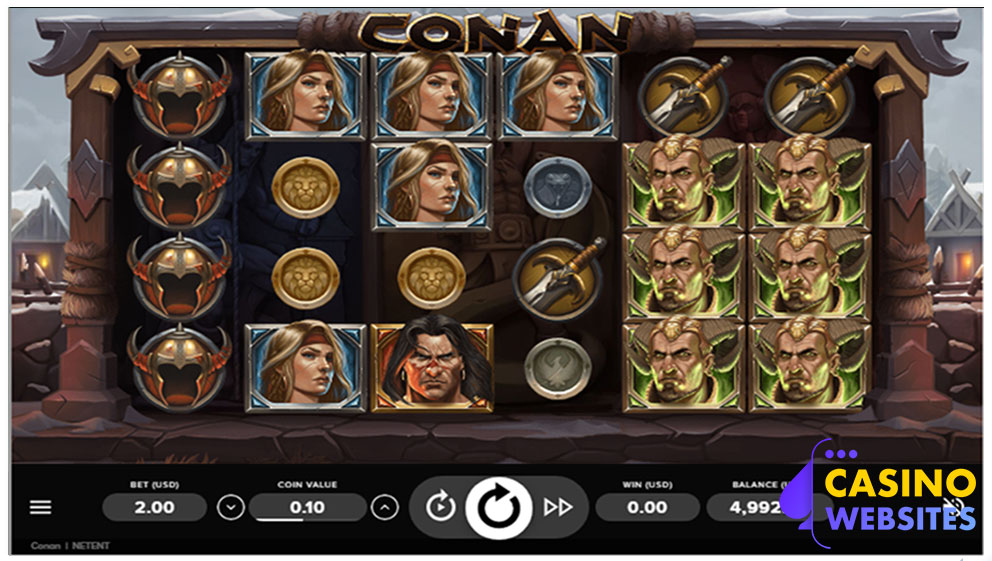Open the autoplay options
Screen dimensions: 992x561
440,507
